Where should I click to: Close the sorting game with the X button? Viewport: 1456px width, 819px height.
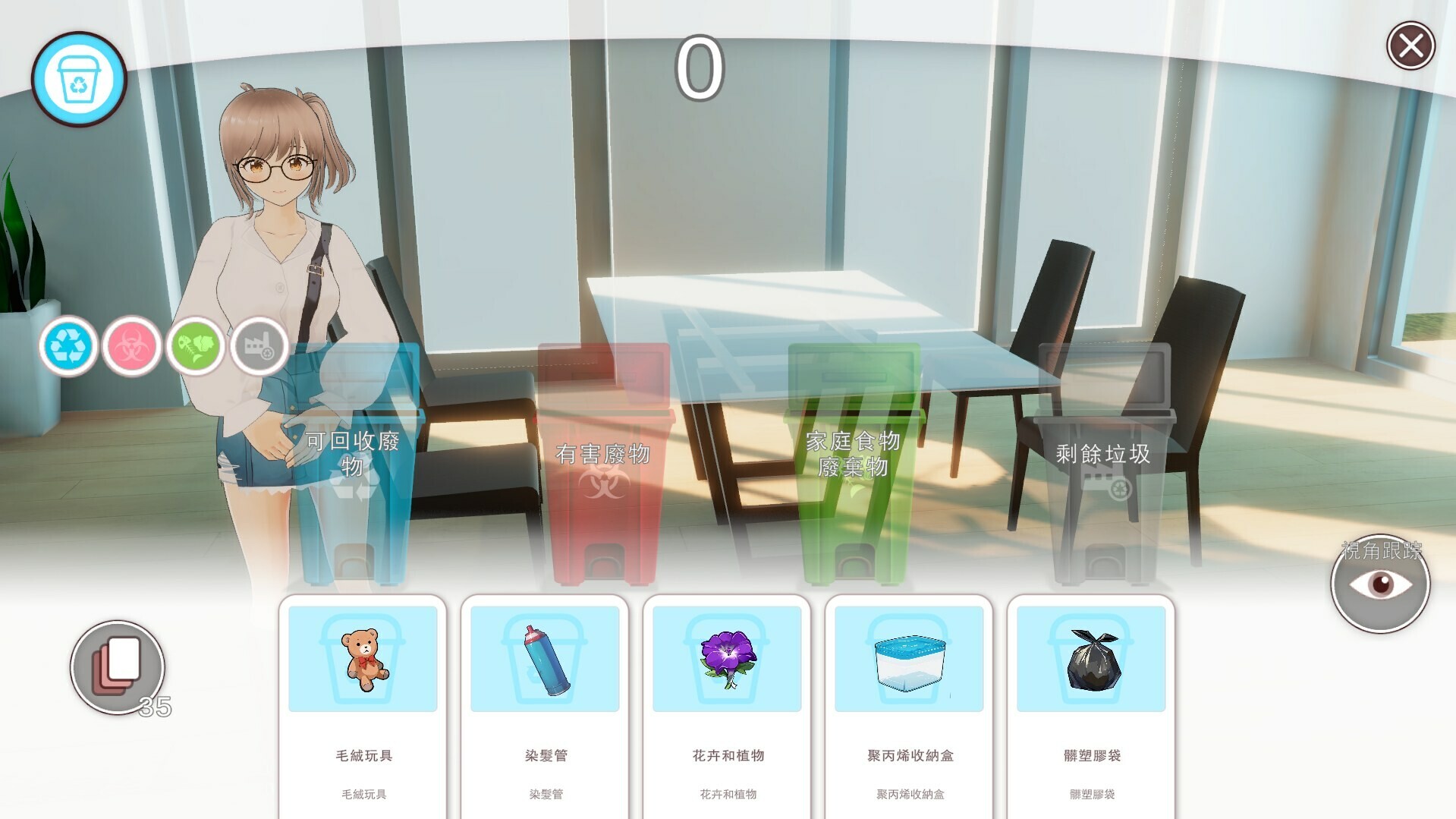point(1410,47)
